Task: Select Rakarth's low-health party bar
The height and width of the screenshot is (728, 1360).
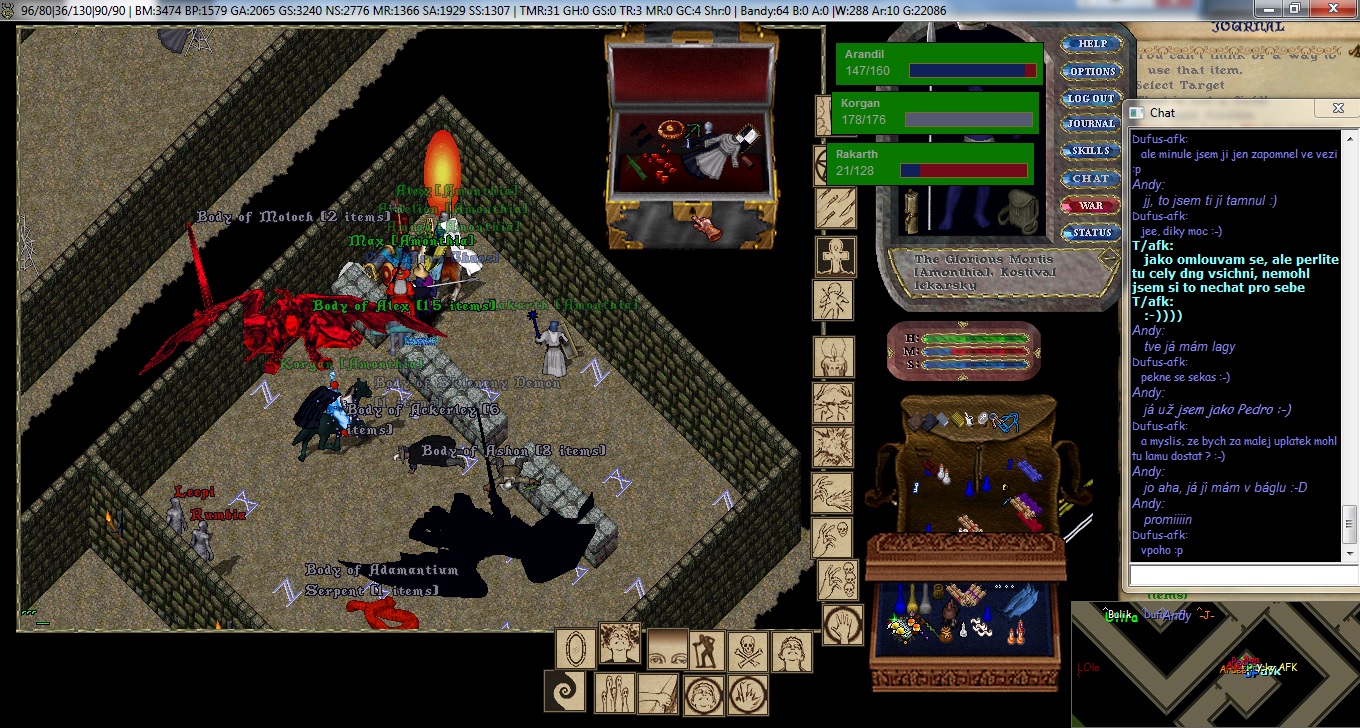Action: [929, 163]
